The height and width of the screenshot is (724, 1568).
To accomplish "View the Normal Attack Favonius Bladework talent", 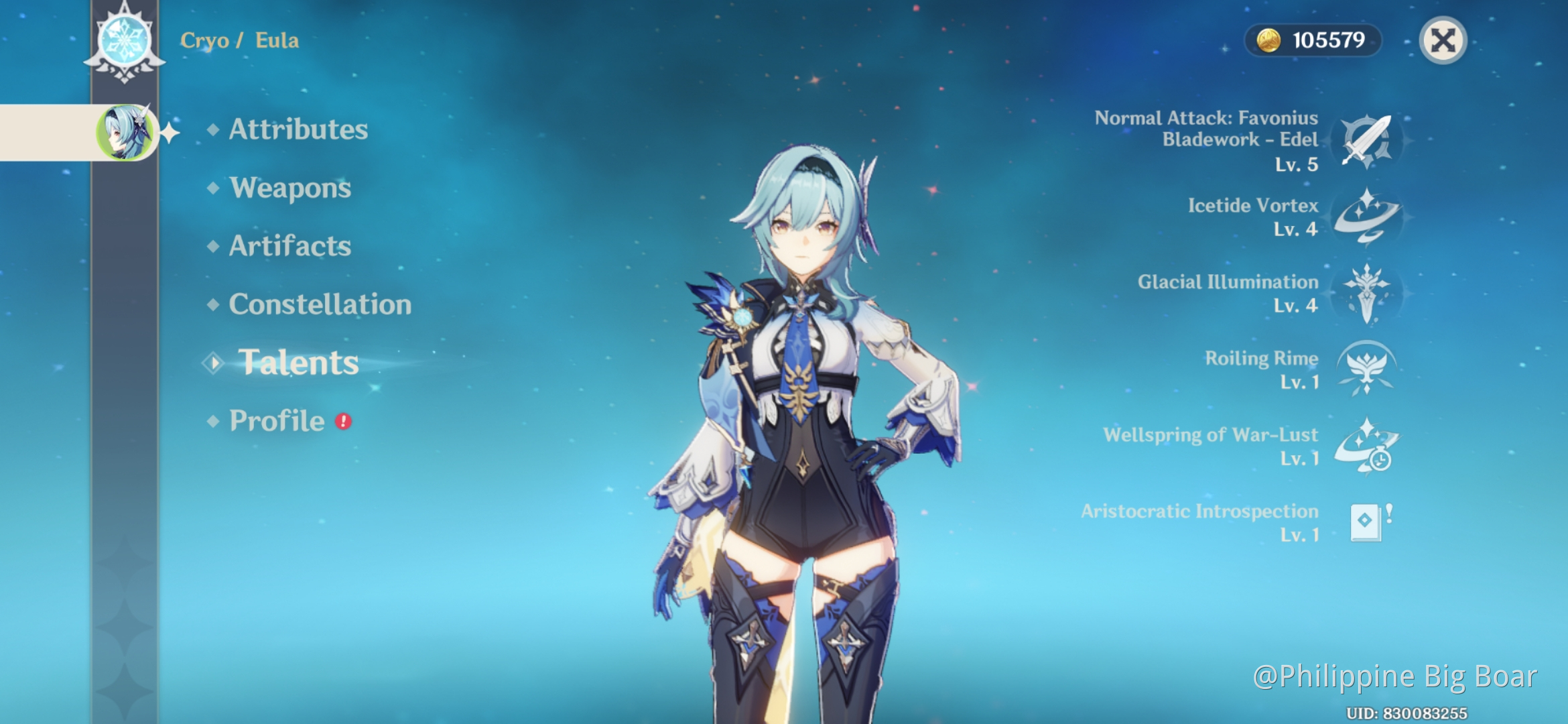I will click(x=1367, y=141).
